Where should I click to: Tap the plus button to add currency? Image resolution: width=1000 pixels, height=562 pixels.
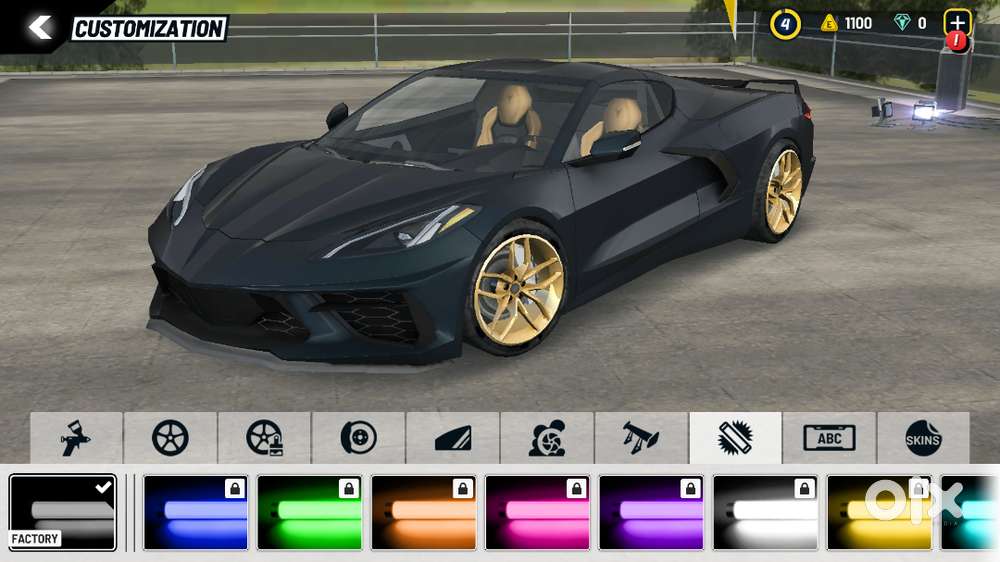pos(957,24)
